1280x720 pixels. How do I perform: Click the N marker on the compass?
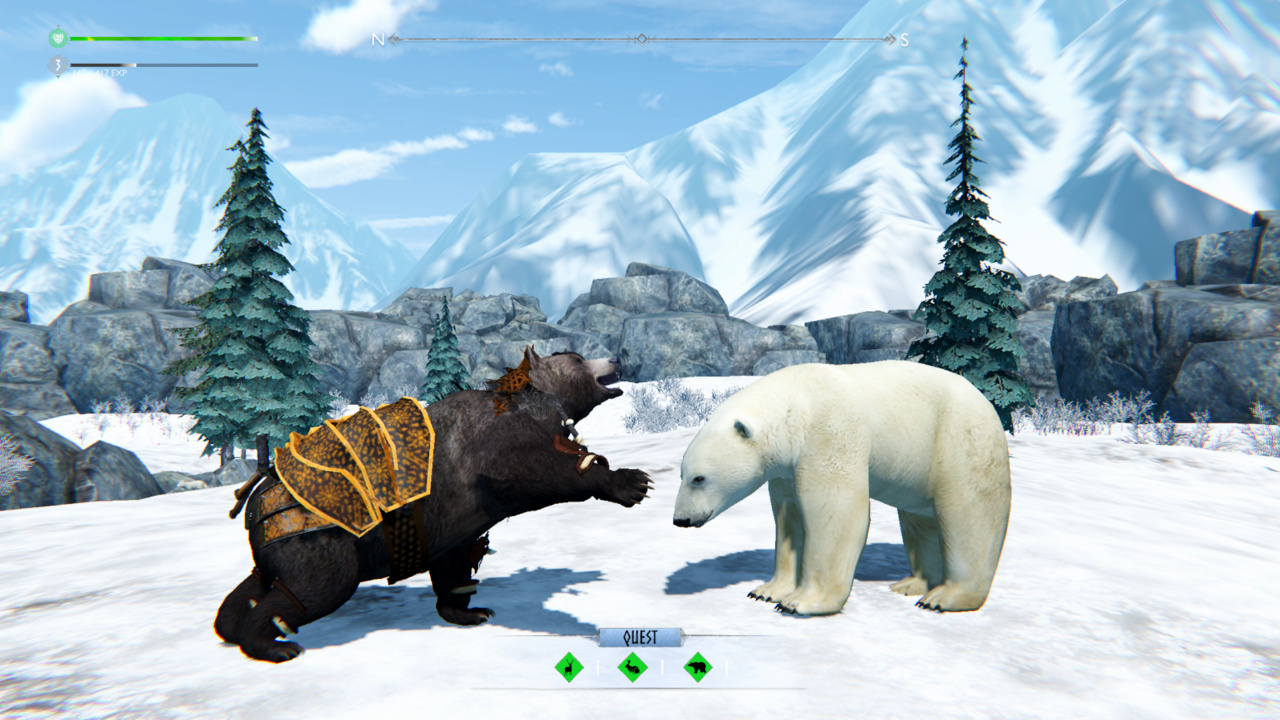pos(378,41)
